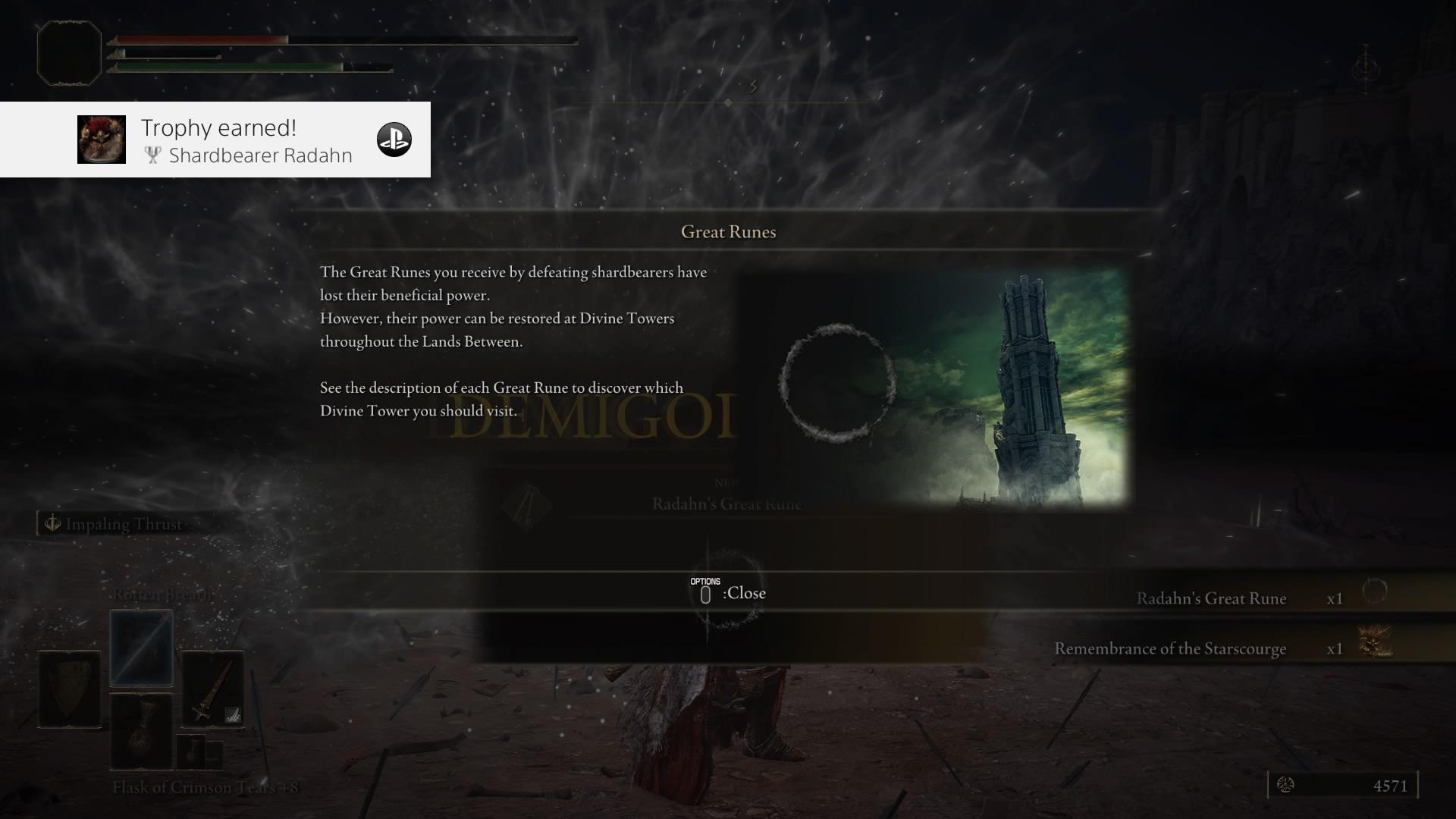1456x819 pixels.
Task: Click the trophy cup icon beside Shardbearer Radahn
Action: [x=152, y=155]
